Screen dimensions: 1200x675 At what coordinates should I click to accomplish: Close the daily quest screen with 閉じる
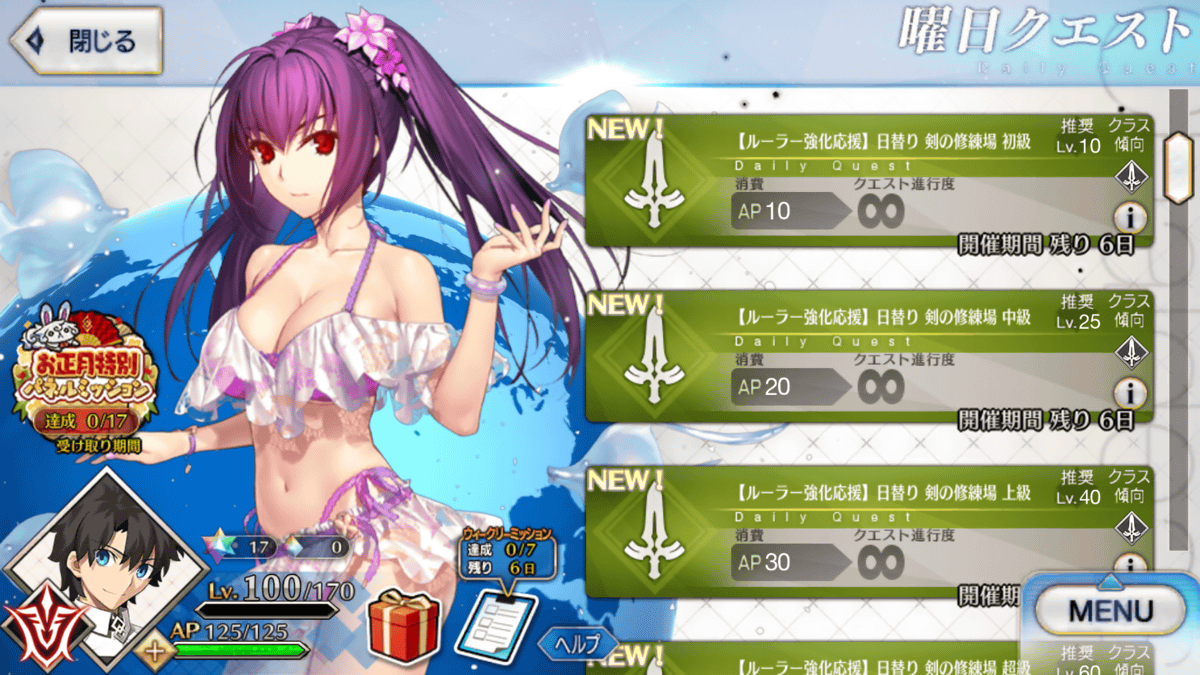[x=86, y=41]
